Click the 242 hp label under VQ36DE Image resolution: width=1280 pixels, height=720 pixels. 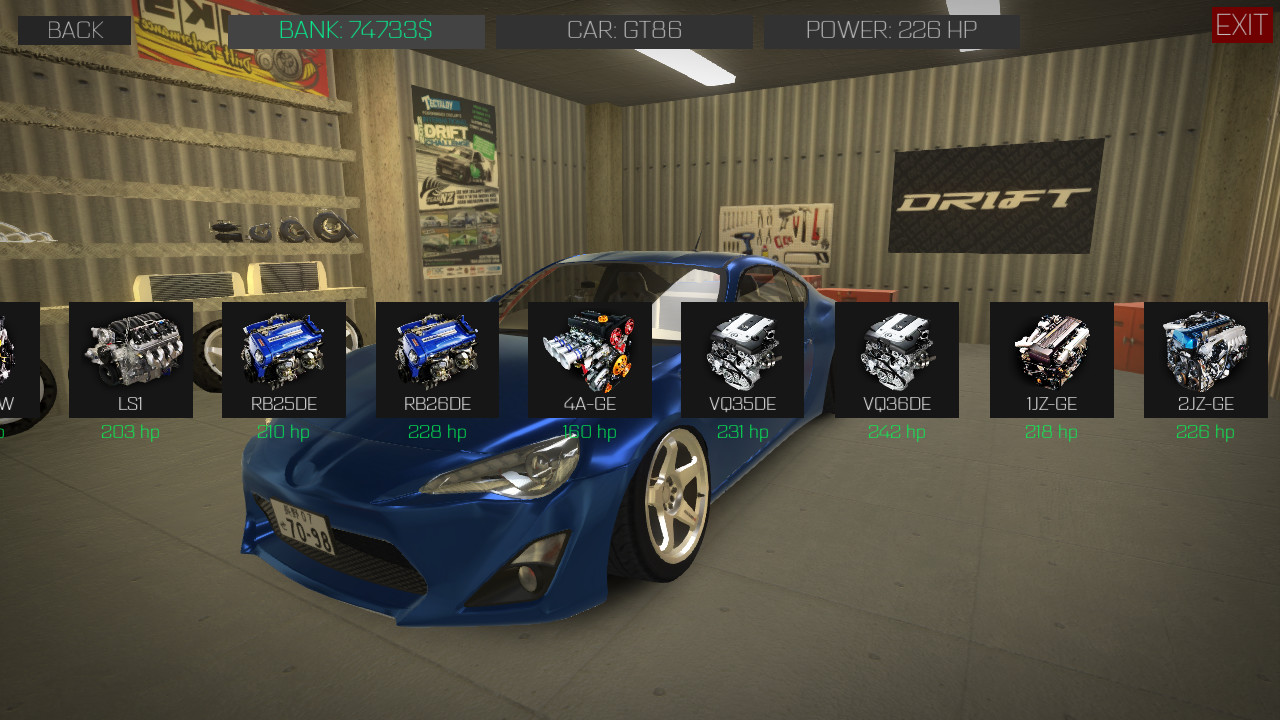click(897, 432)
